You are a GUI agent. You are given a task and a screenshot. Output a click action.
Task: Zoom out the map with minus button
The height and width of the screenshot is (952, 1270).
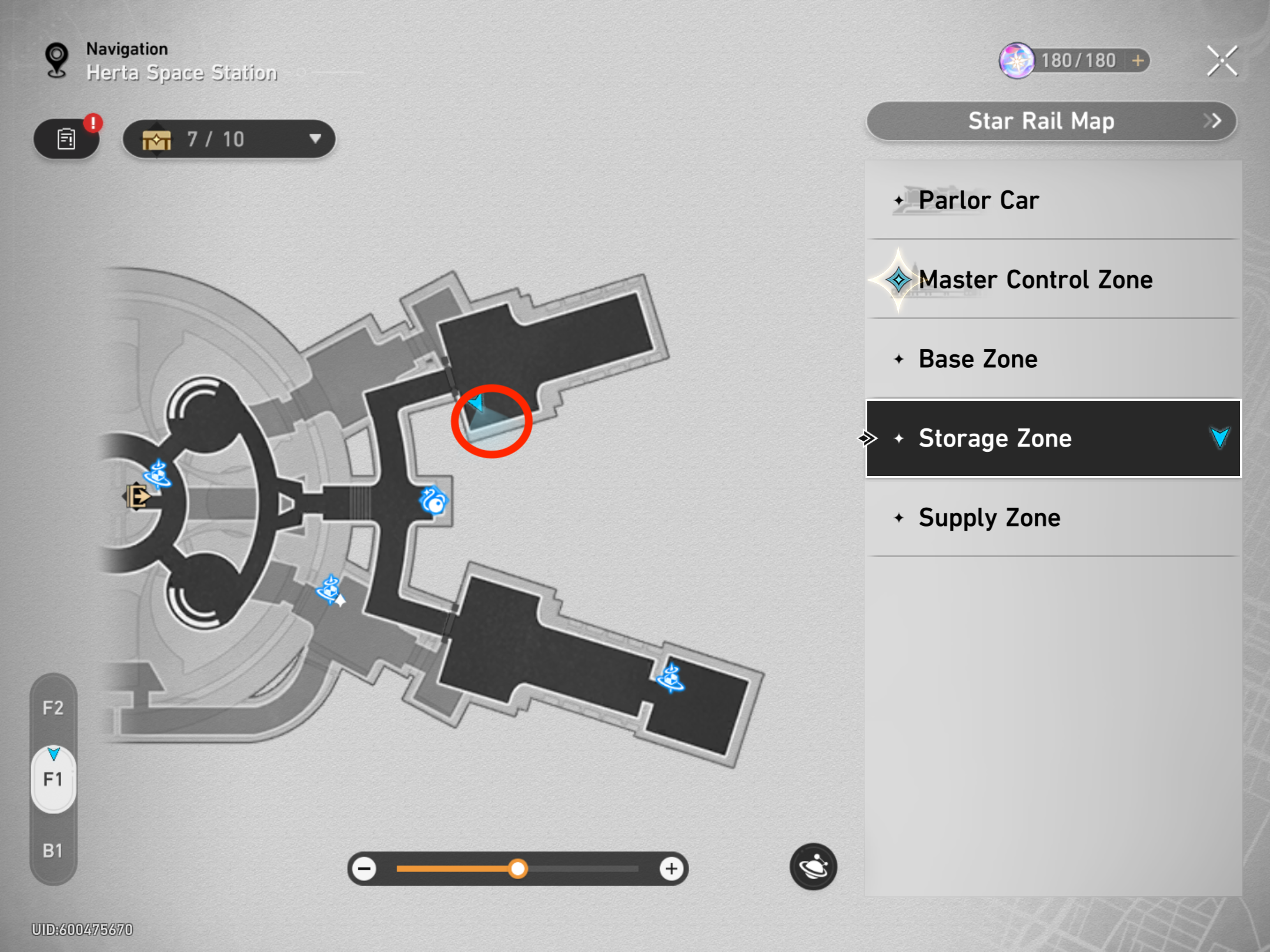pos(365,869)
